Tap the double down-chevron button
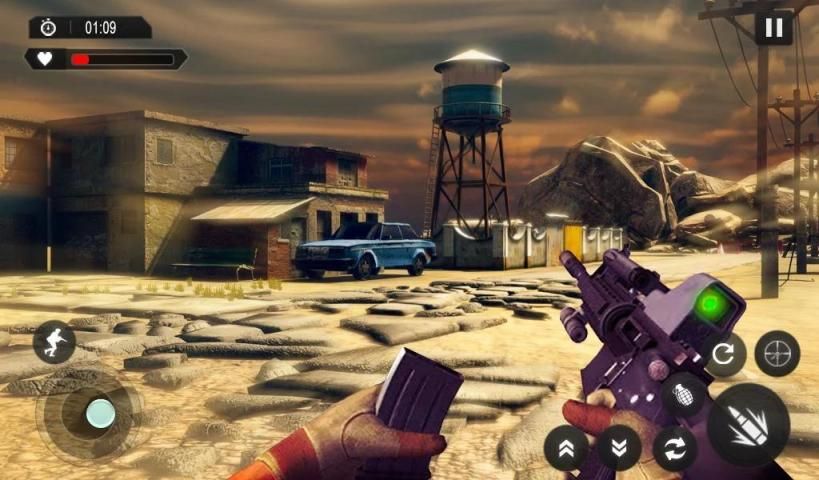The width and height of the screenshot is (819, 480). point(619,447)
